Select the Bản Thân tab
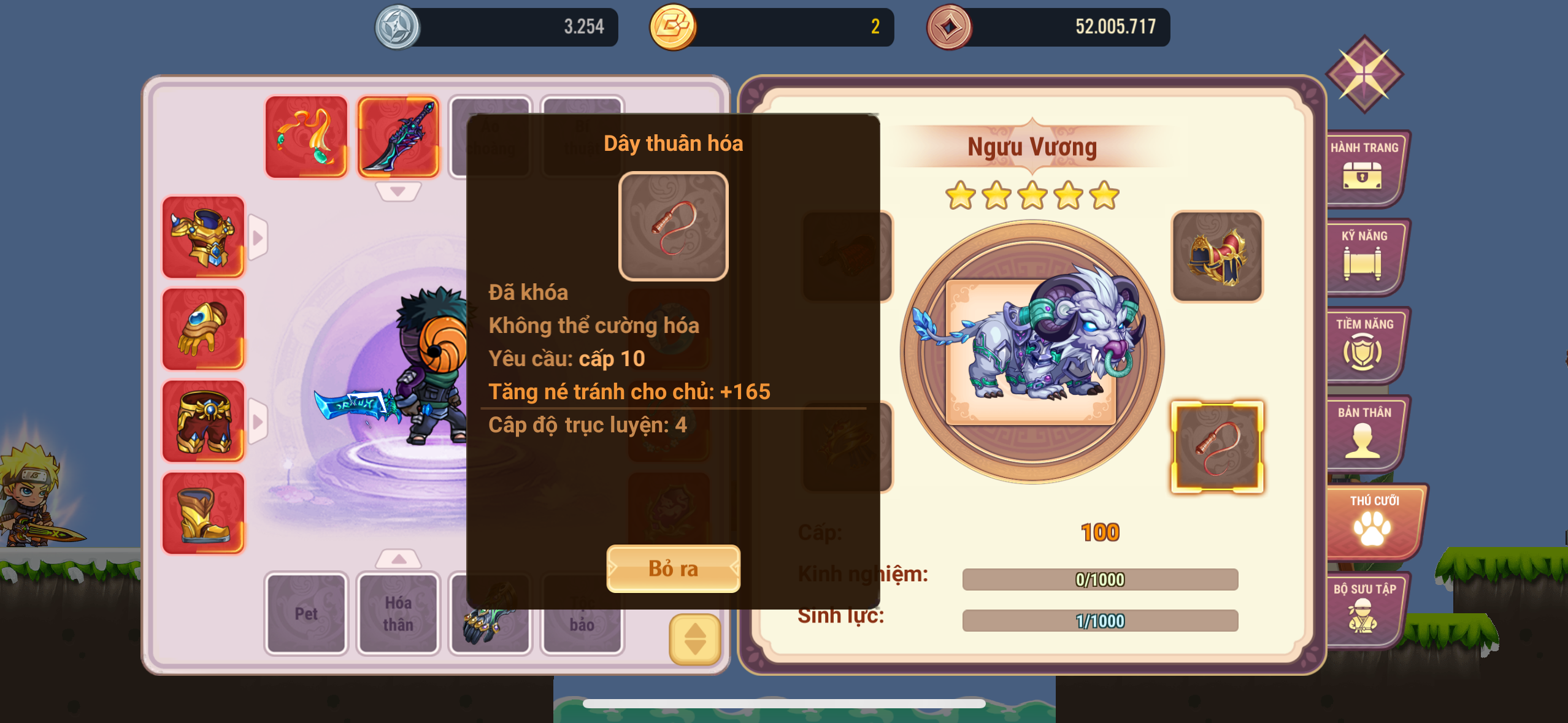 click(x=1364, y=433)
